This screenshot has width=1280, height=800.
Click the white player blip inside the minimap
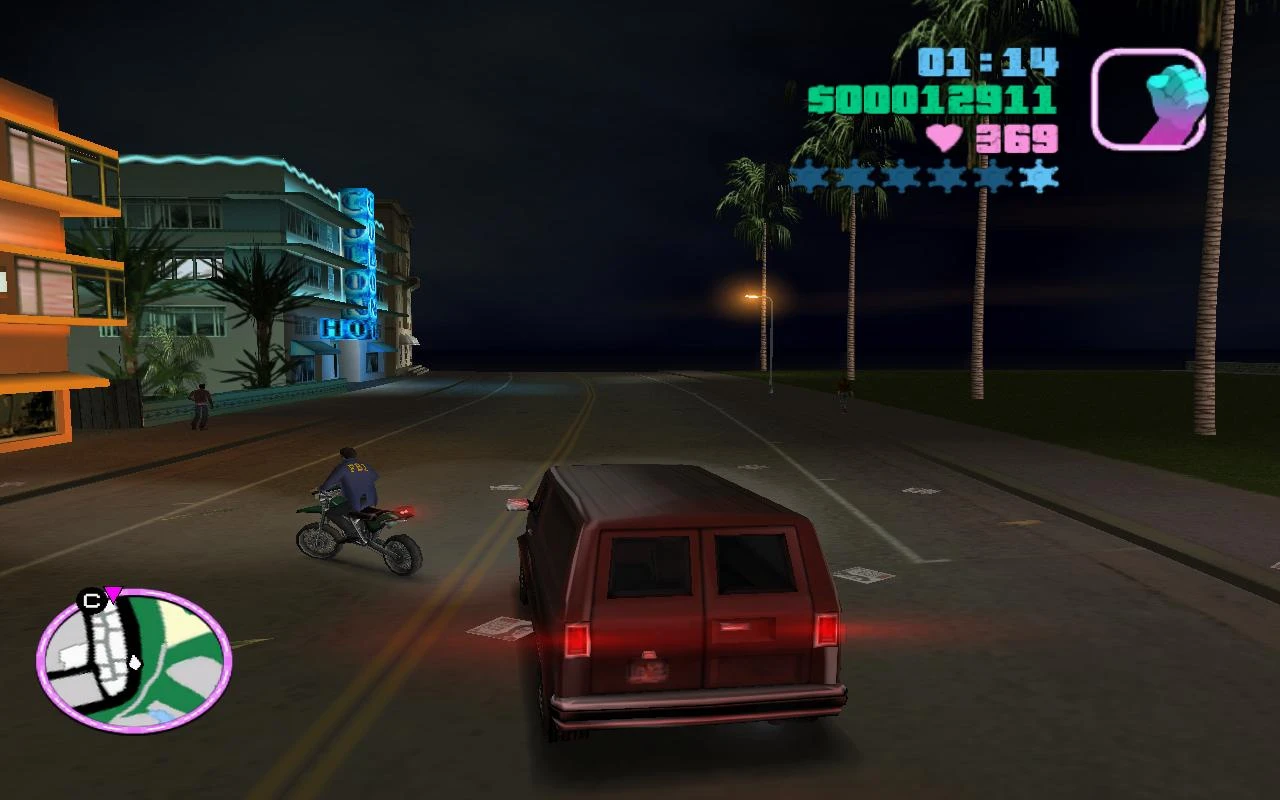click(x=134, y=662)
